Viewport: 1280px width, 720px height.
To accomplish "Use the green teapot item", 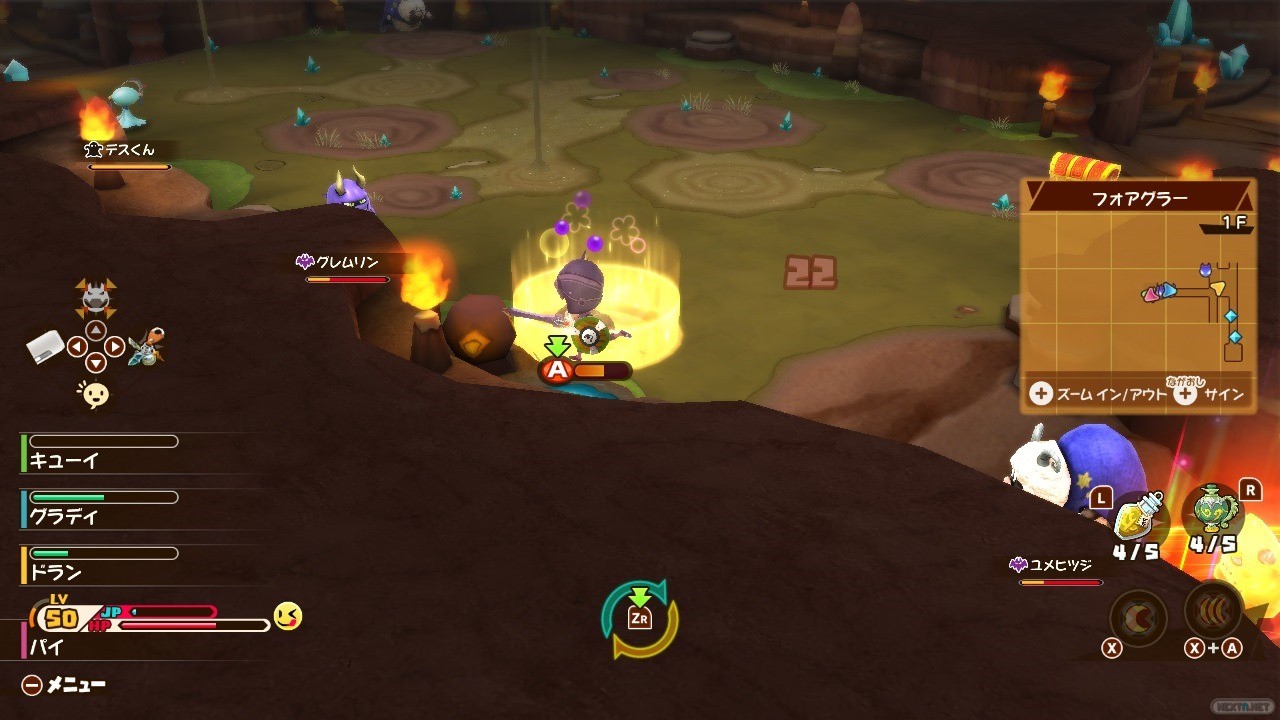I will [x=1212, y=513].
